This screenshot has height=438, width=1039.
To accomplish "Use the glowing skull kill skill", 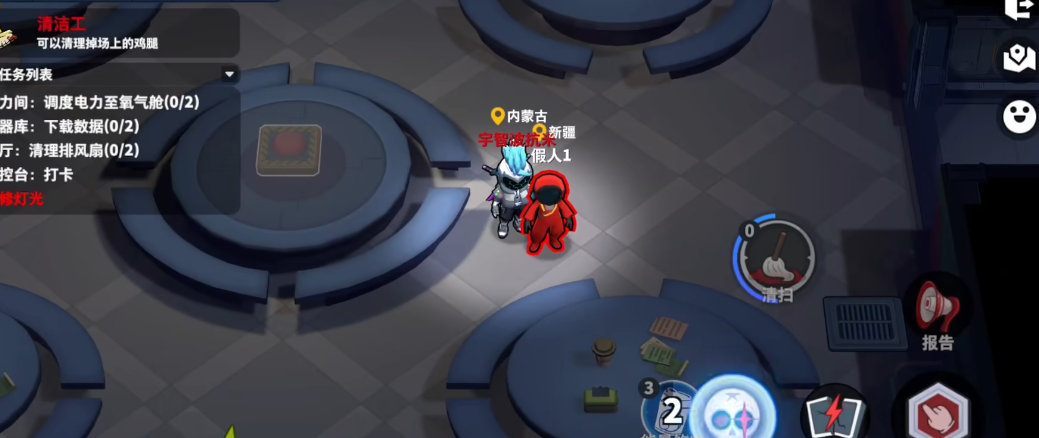I will click(736, 412).
